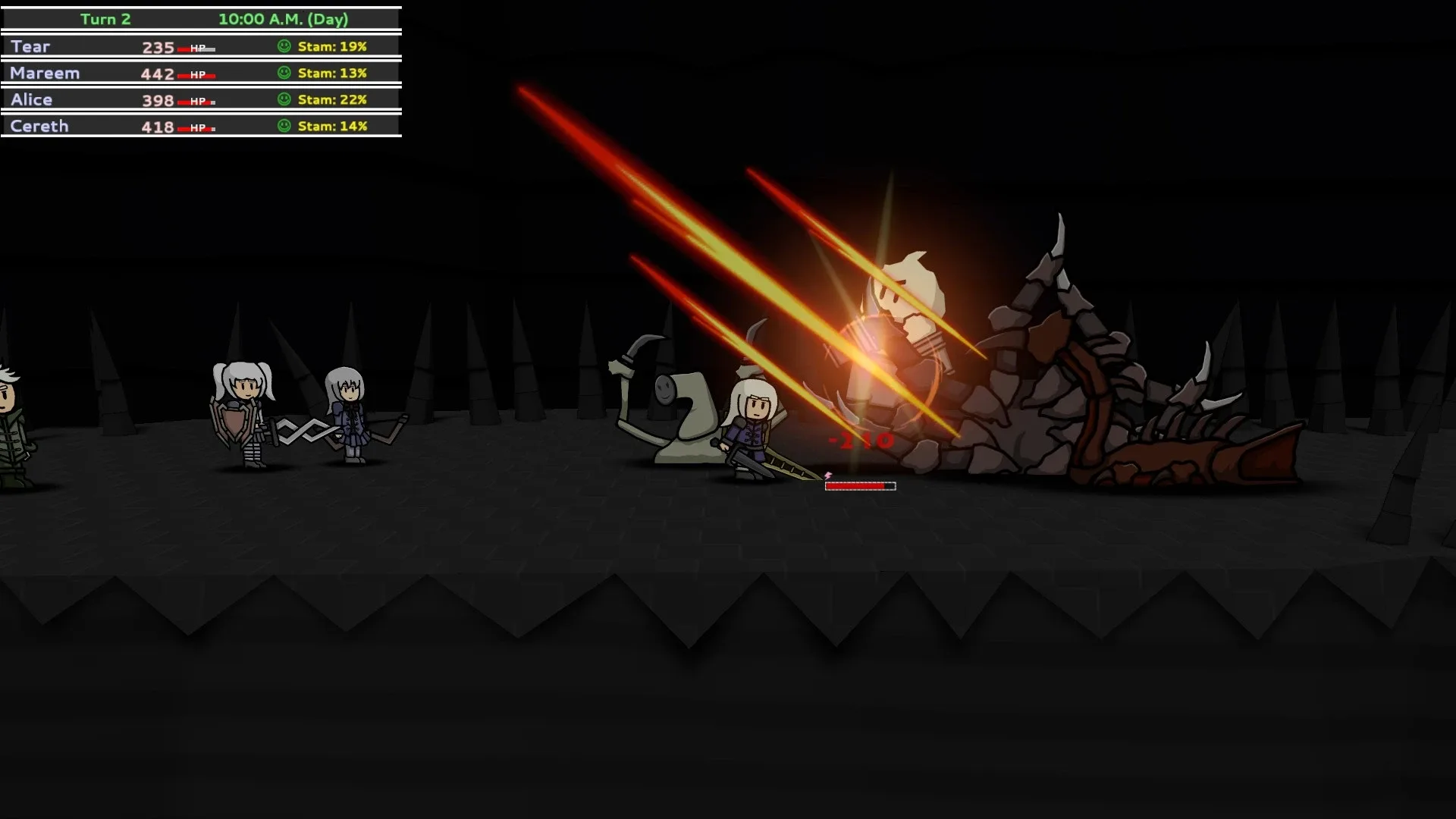Click Alice's green stamina smiley icon
The image size is (1456, 819).
(284, 99)
